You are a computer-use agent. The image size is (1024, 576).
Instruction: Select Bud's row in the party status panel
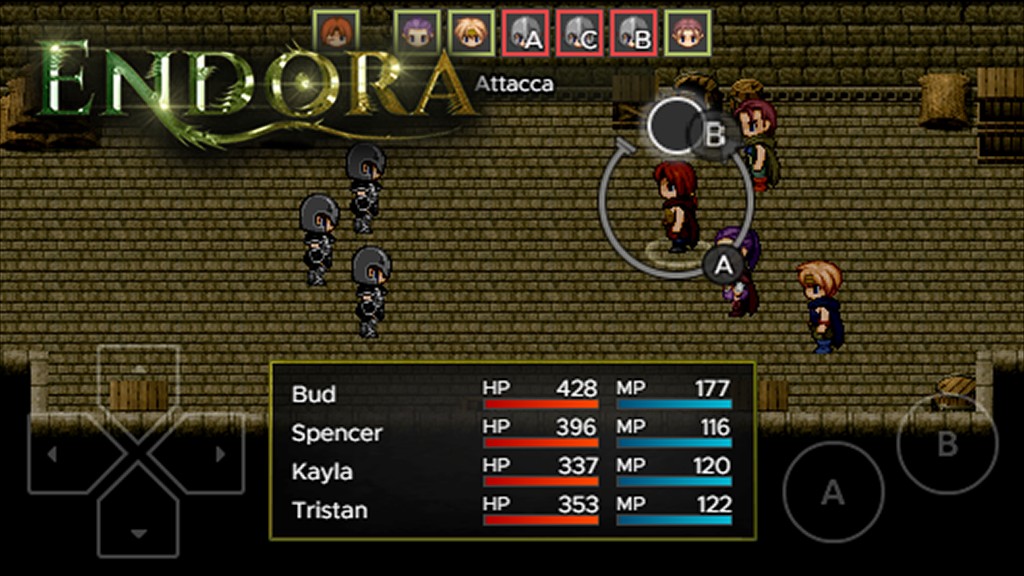(511, 392)
